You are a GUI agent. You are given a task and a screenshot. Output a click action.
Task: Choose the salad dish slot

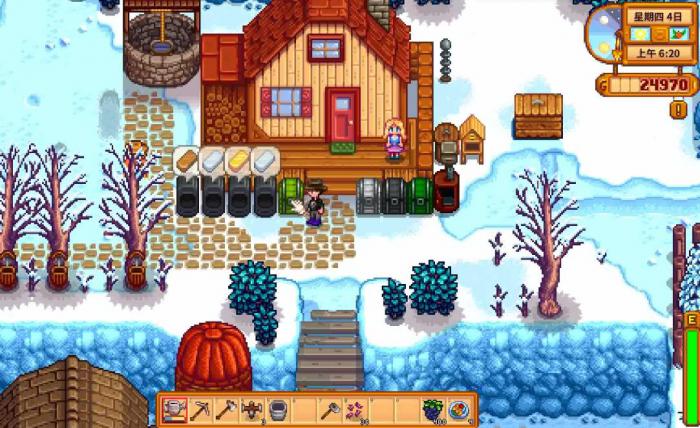[x=461, y=409]
